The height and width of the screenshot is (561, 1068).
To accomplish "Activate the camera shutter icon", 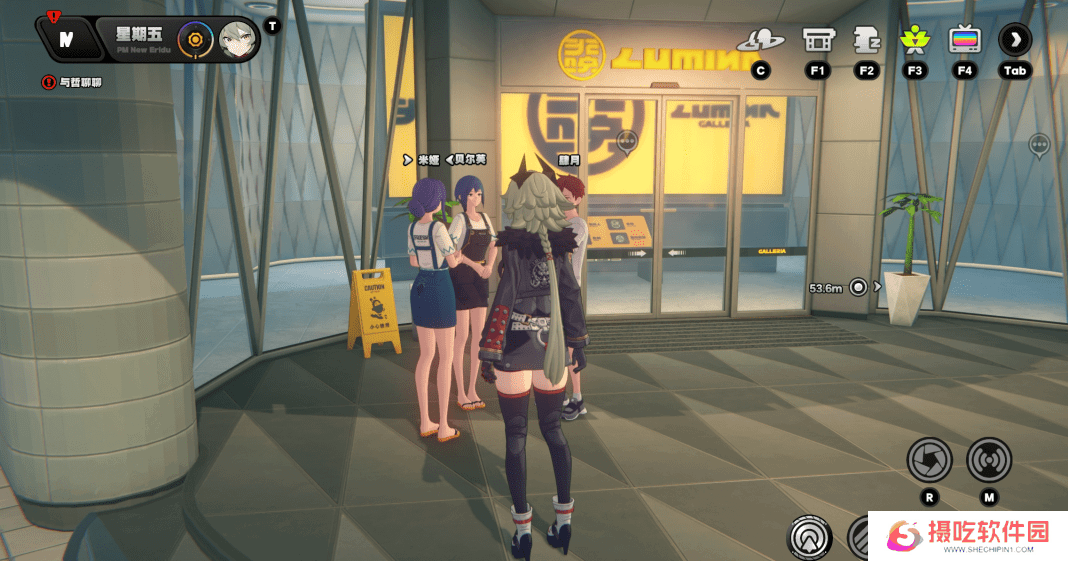I will 929,460.
